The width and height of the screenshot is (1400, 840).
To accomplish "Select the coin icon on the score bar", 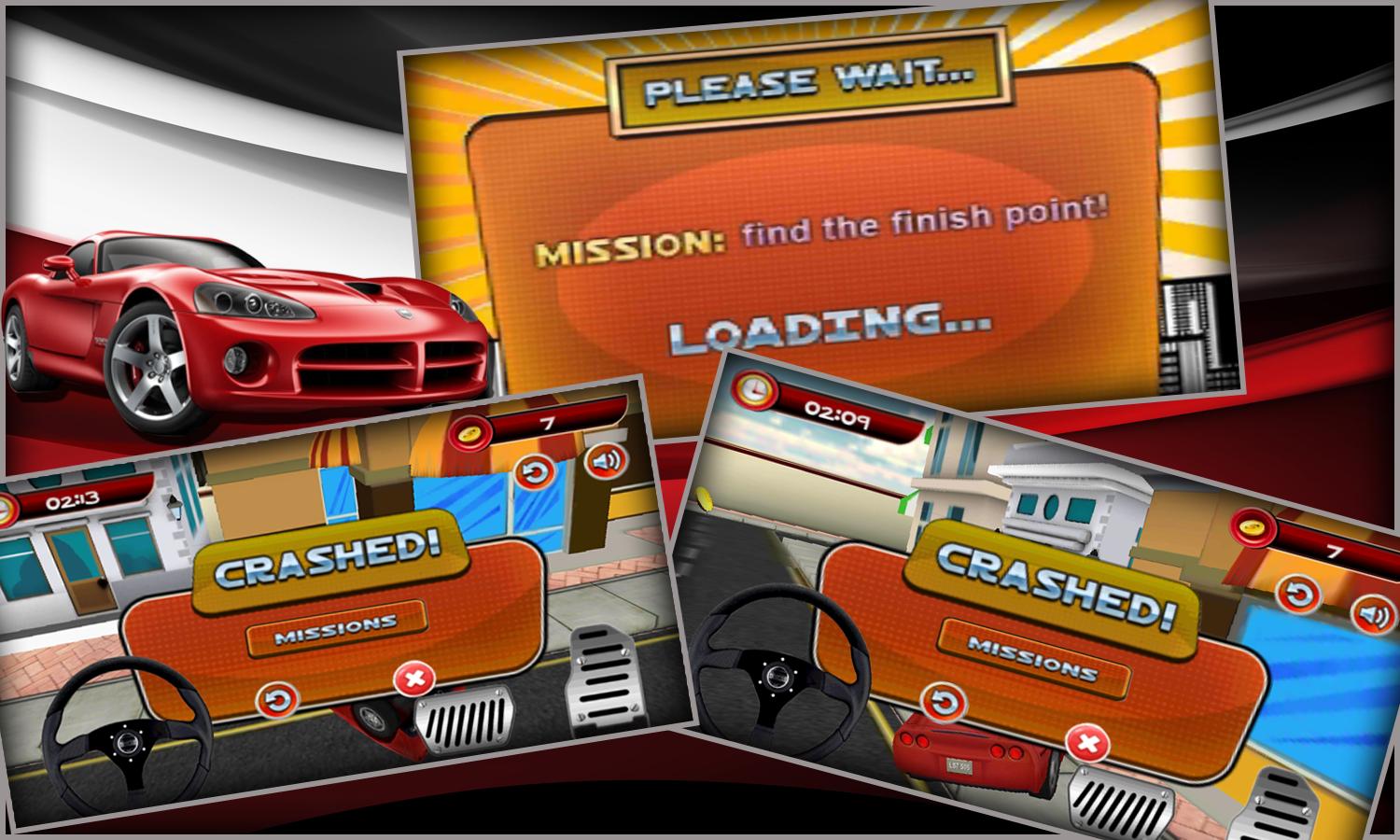I will 472,434.
